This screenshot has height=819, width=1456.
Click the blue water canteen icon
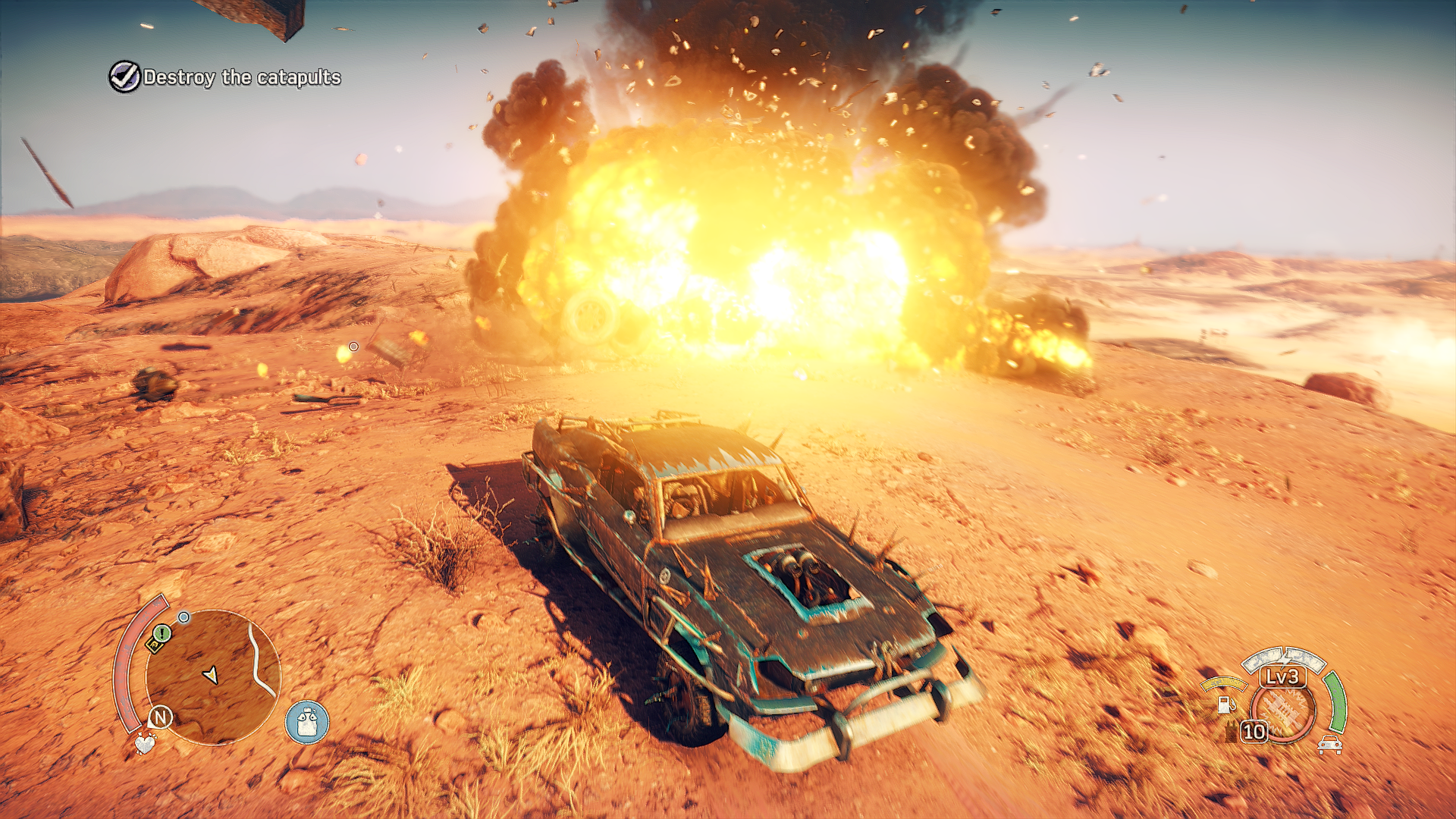point(306,722)
